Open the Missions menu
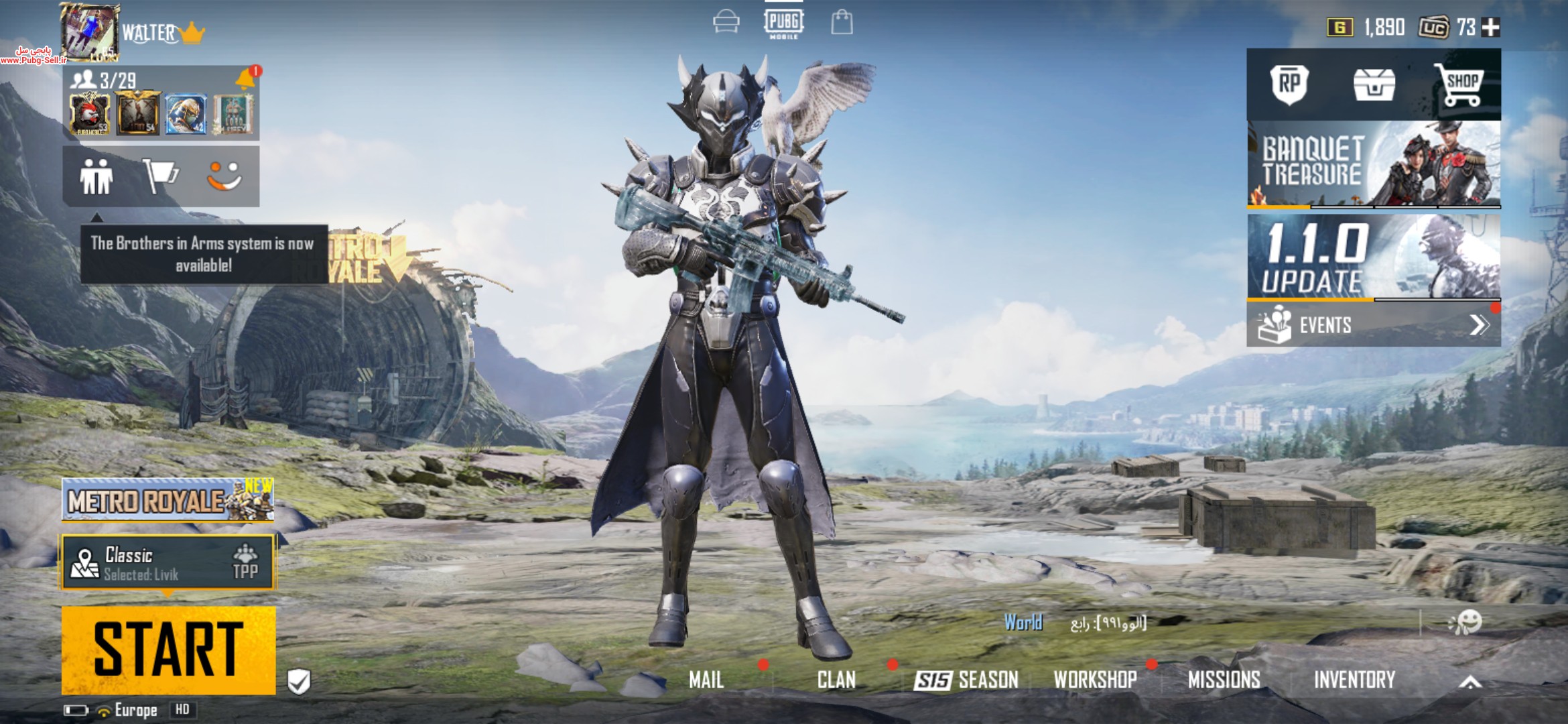Viewport: 1568px width, 724px height. point(1224,680)
